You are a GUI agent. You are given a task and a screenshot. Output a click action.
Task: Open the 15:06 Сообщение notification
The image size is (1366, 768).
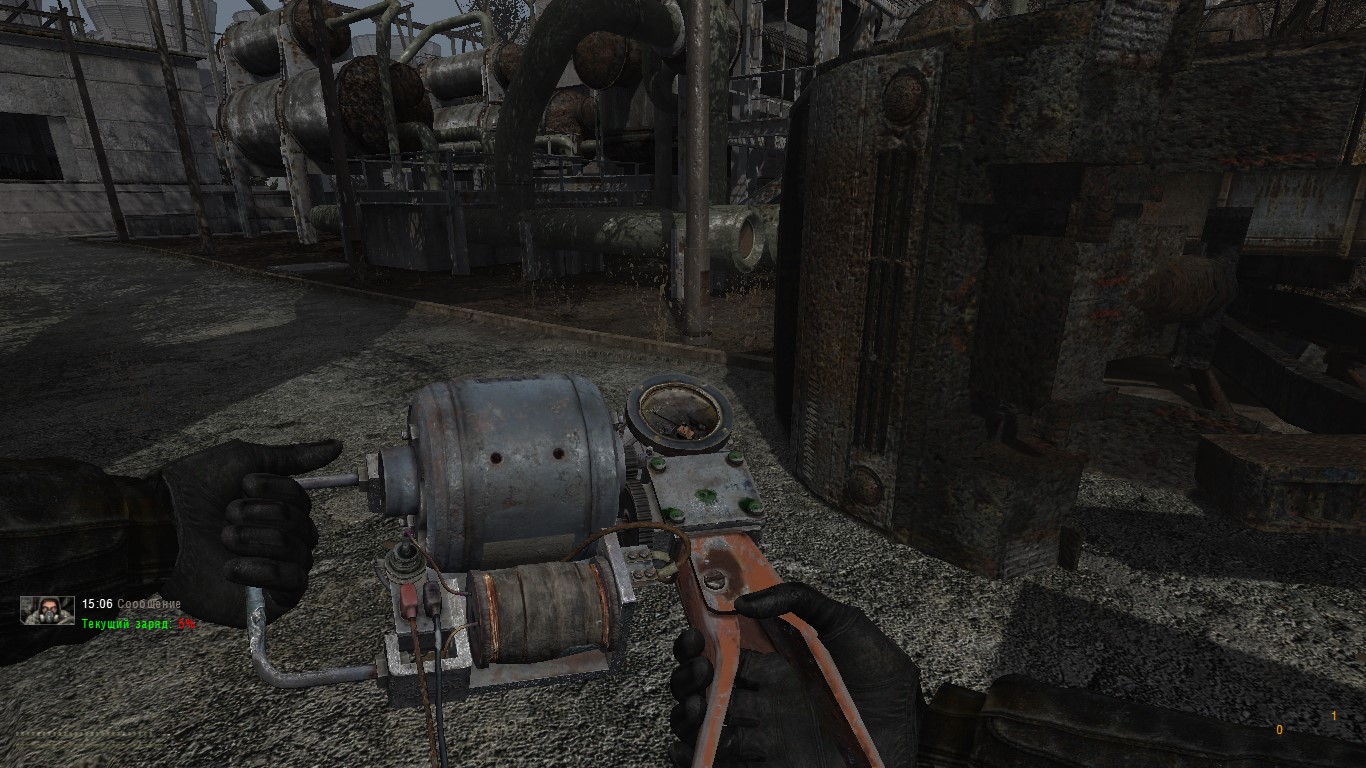point(131,604)
